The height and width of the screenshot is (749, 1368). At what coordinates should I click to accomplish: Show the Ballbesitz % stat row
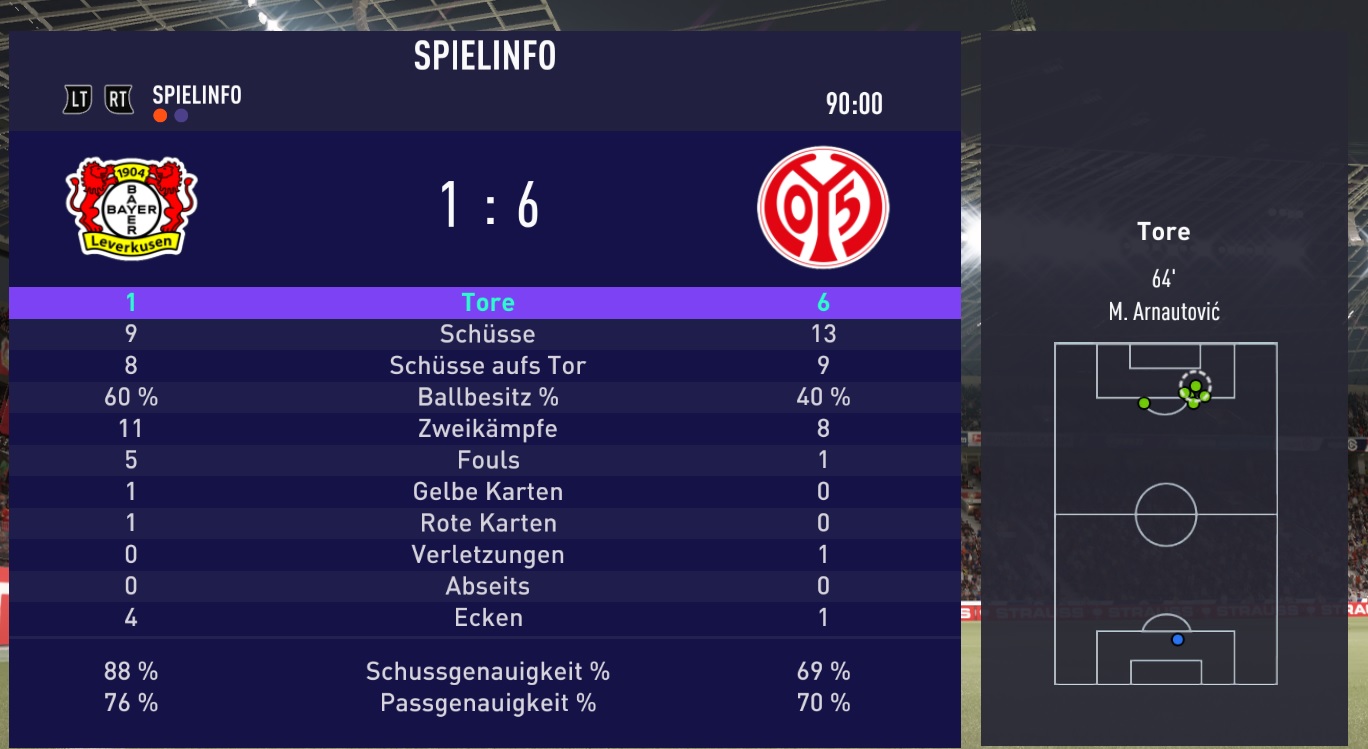[488, 397]
